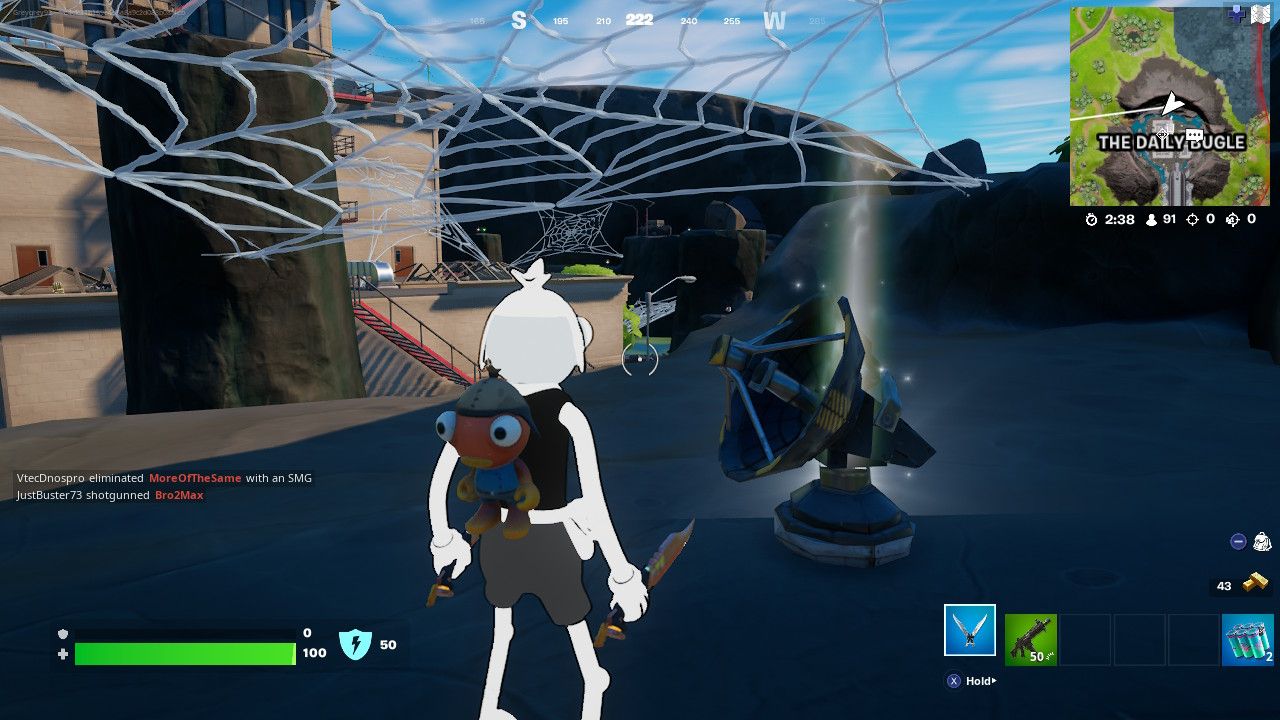The height and width of the screenshot is (720, 1280).
Task: Click the eliminations crosshair icon
Action: click(x=1192, y=220)
